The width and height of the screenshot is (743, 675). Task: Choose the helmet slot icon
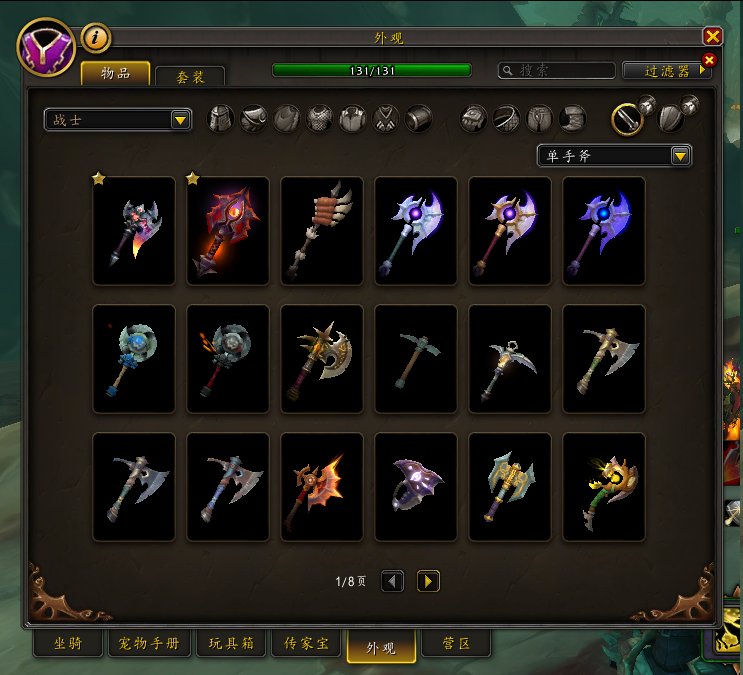click(x=220, y=119)
